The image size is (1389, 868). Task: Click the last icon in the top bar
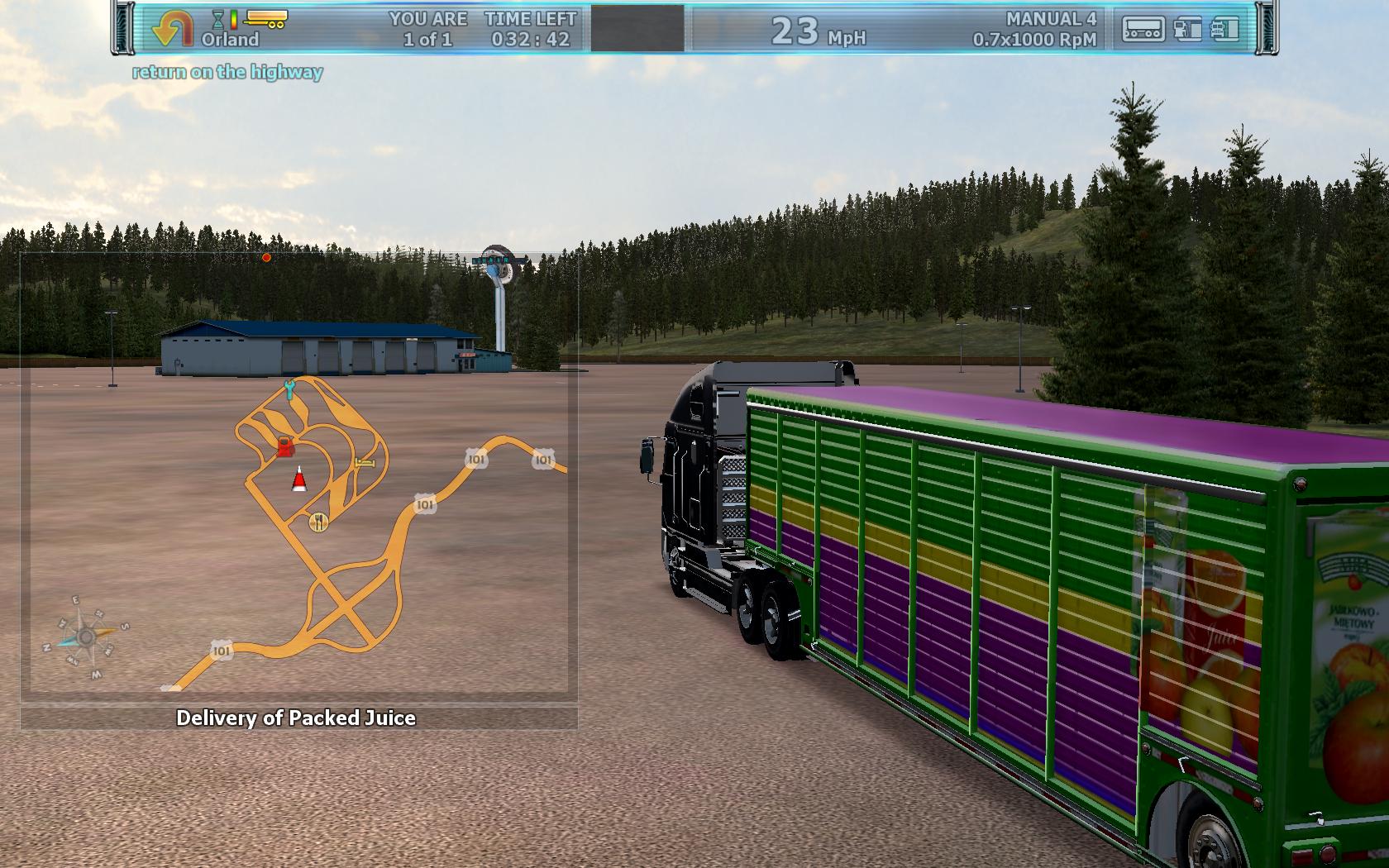[x=1226, y=29]
